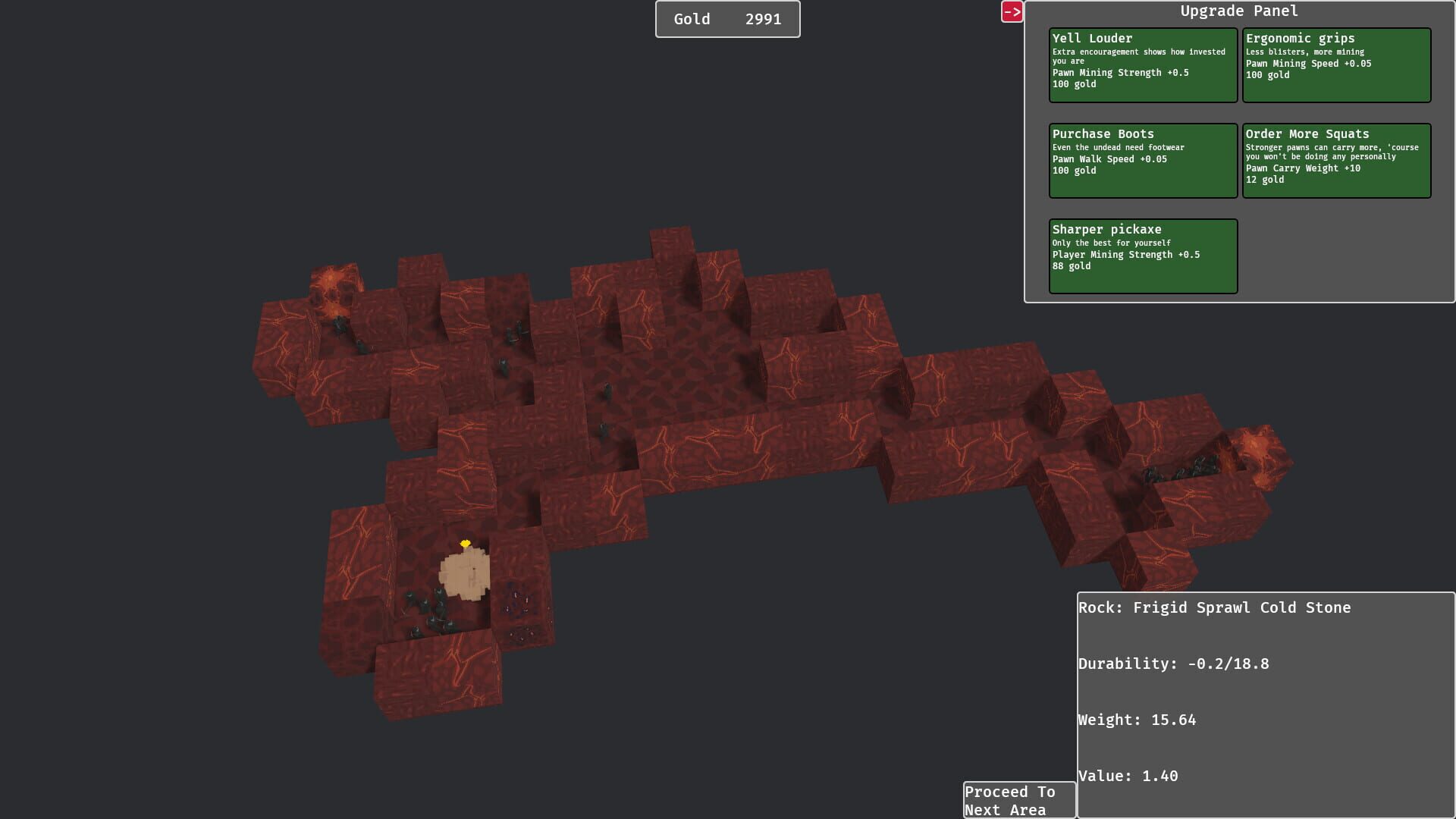
Task: Click the Durability readout in the rock panel
Action: [x=1174, y=663]
